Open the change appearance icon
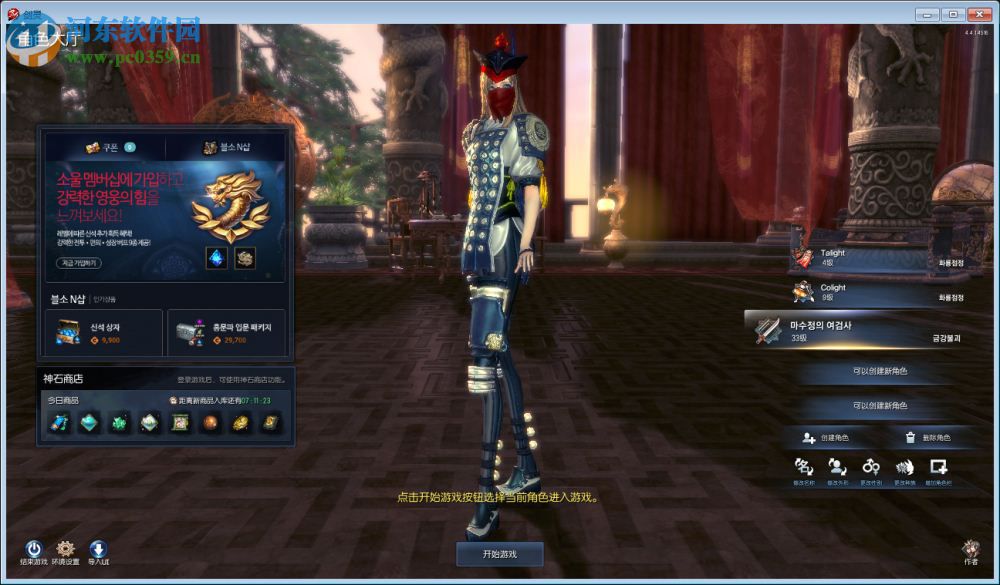The height and width of the screenshot is (585, 1000). pos(837,469)
